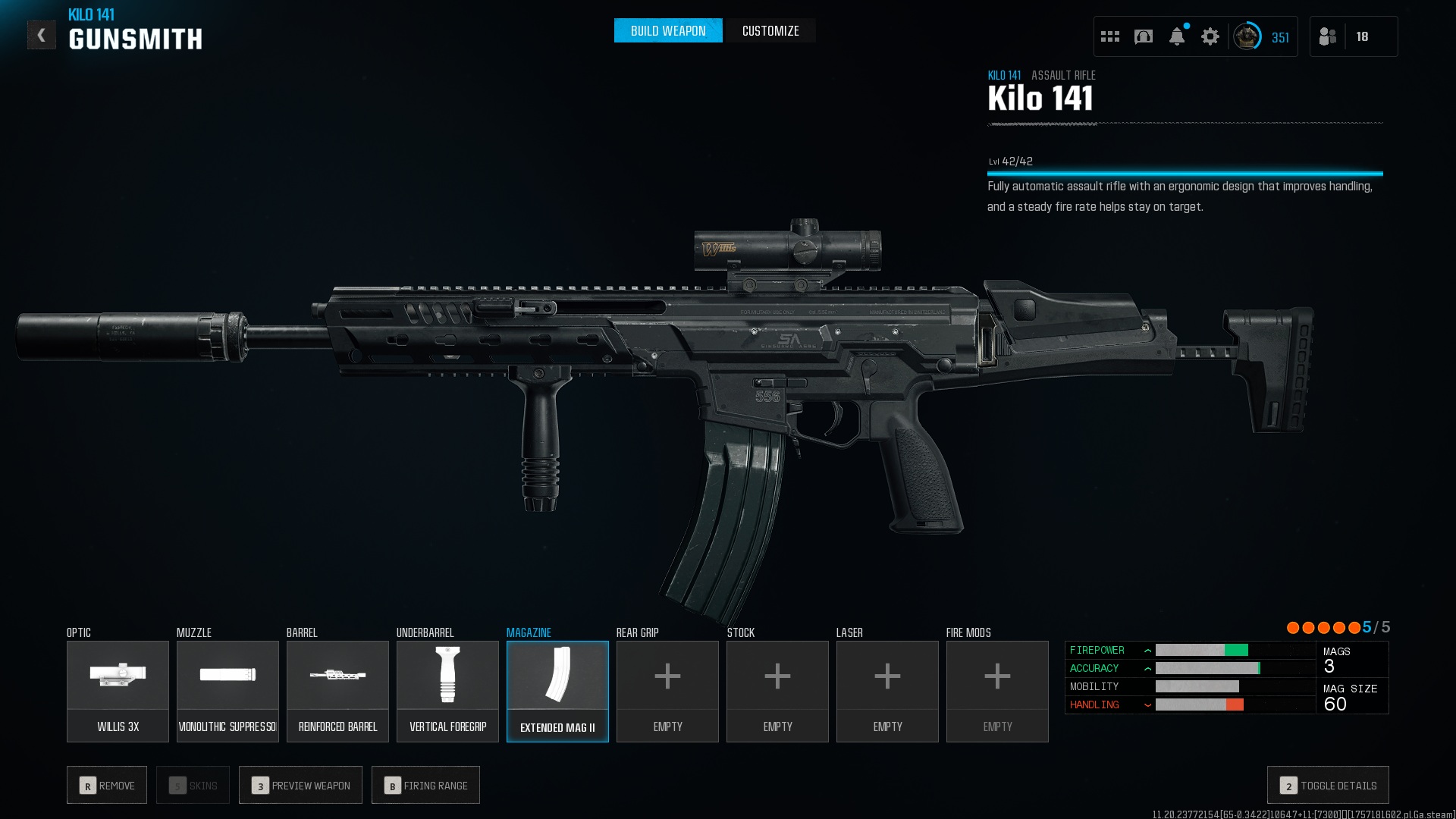Open the notifications bell
Viewport: 1456px width, 819px height.
[1177, 36]
